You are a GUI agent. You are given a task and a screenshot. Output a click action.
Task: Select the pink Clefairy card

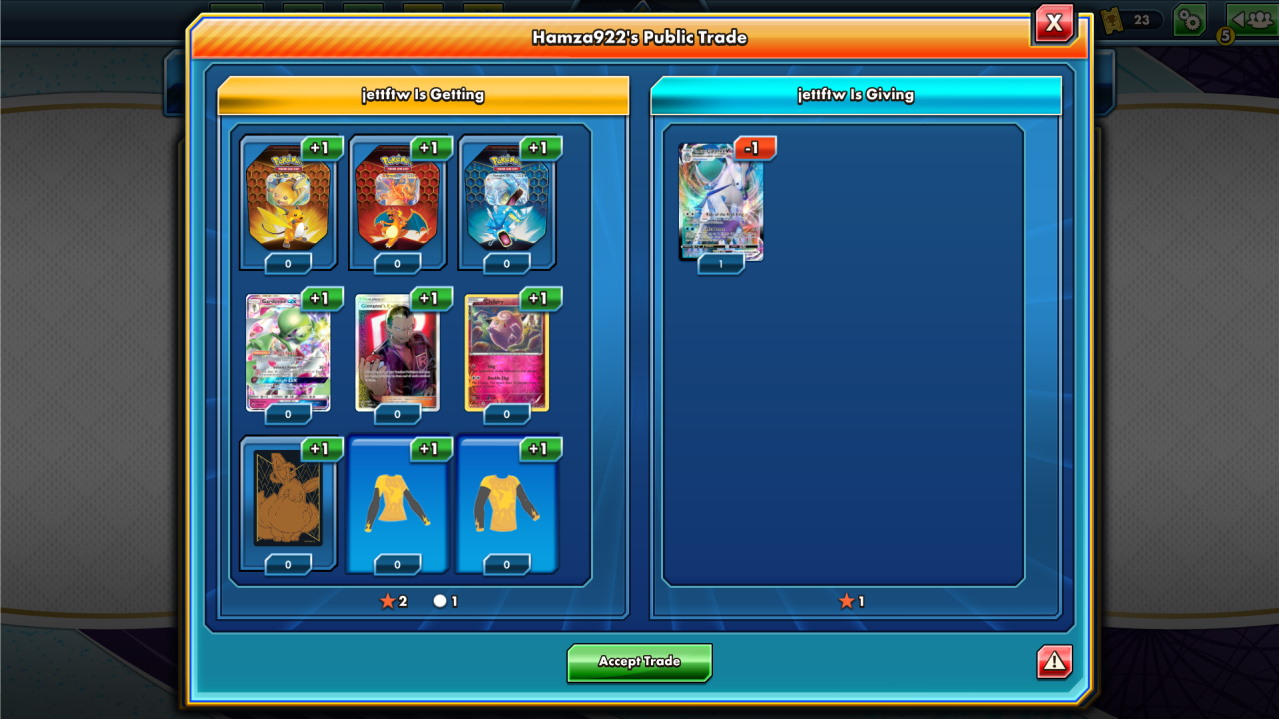tap(506, 351)
